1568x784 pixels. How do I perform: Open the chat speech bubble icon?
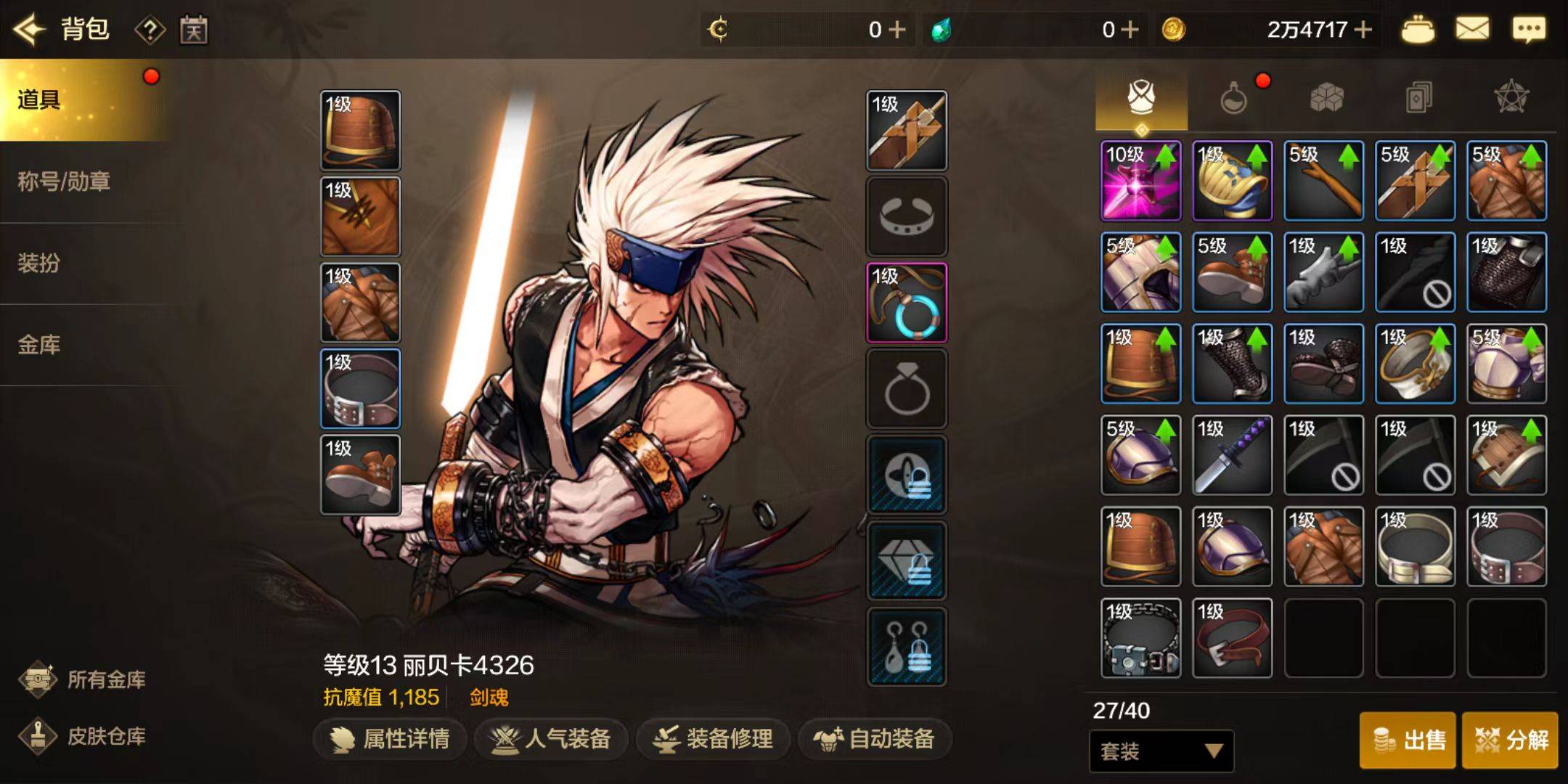click(1529, 30)
